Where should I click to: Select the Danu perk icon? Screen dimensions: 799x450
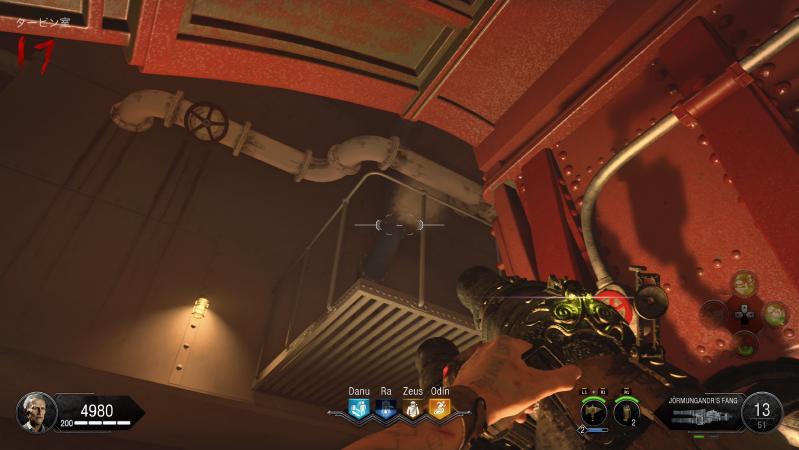pos(359,408)
